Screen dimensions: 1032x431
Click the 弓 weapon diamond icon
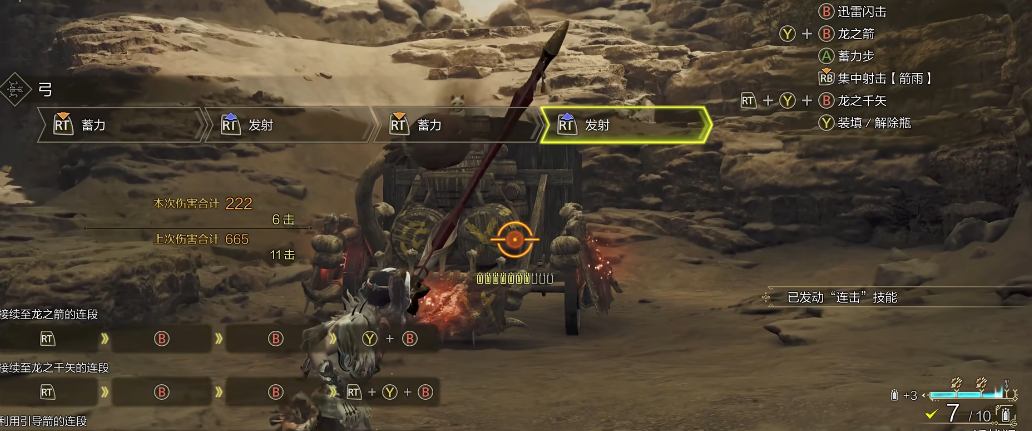pos(15,89)
